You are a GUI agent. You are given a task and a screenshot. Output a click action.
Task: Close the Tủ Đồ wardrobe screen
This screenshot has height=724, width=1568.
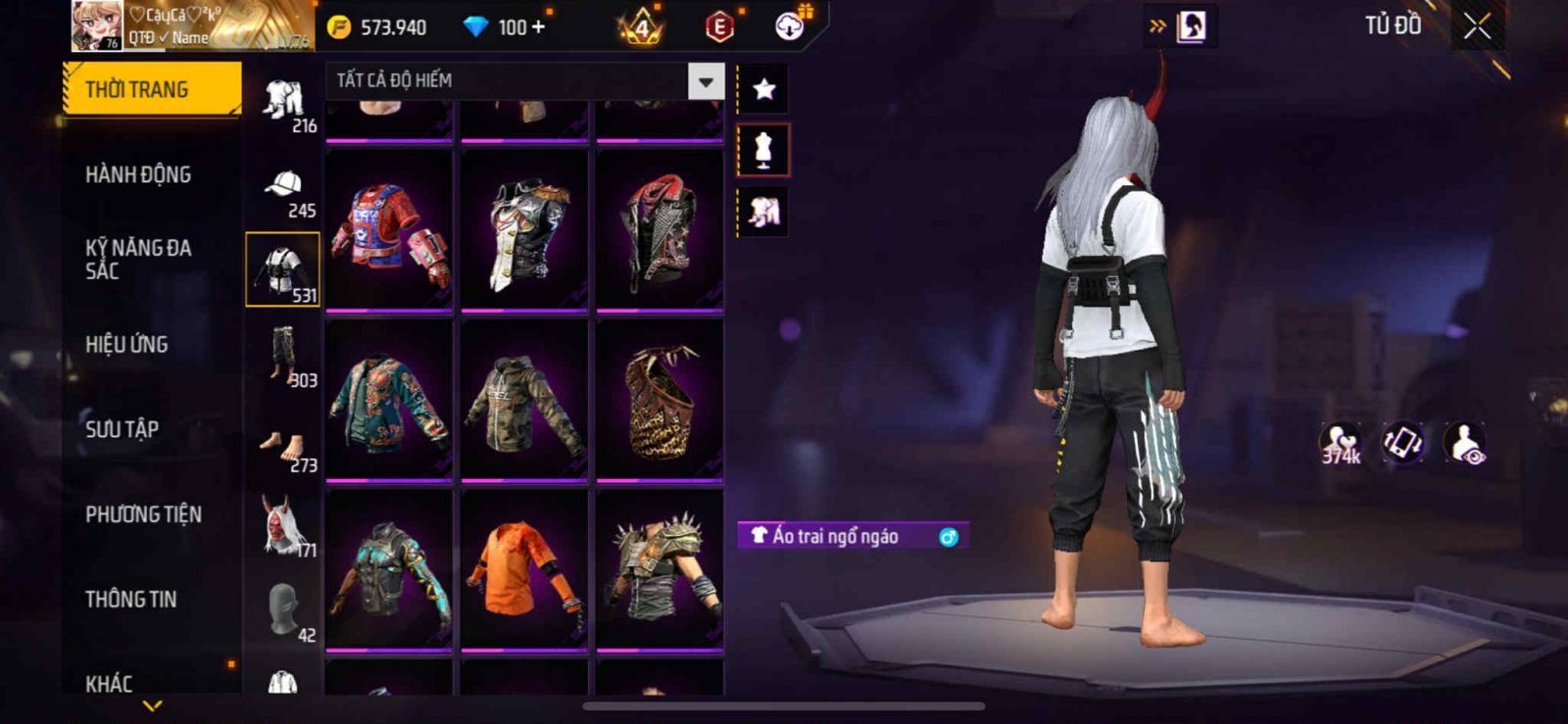tap(1477, 26)
